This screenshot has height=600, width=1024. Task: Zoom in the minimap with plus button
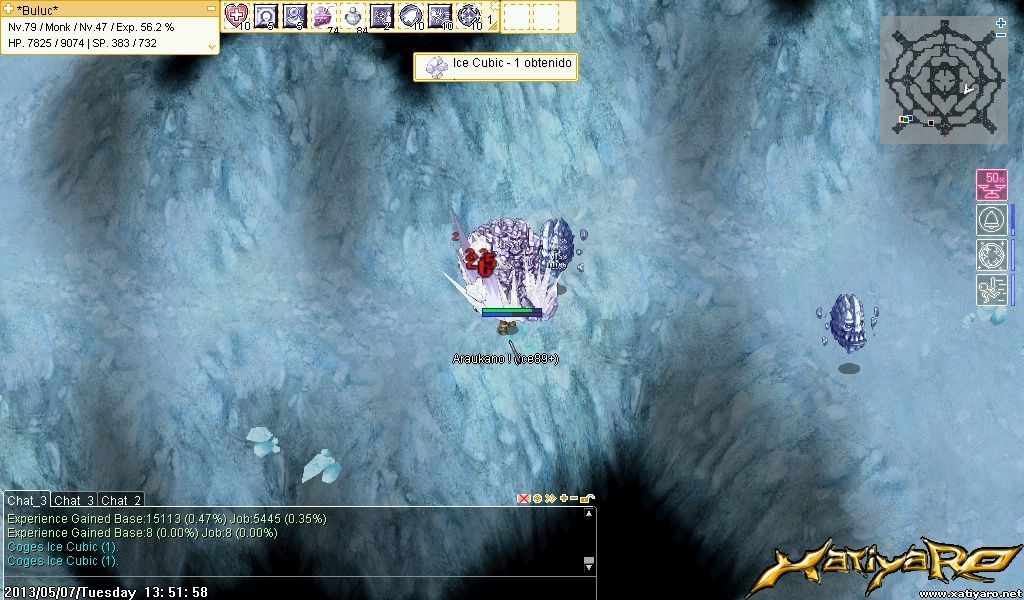pos(1001,22)
